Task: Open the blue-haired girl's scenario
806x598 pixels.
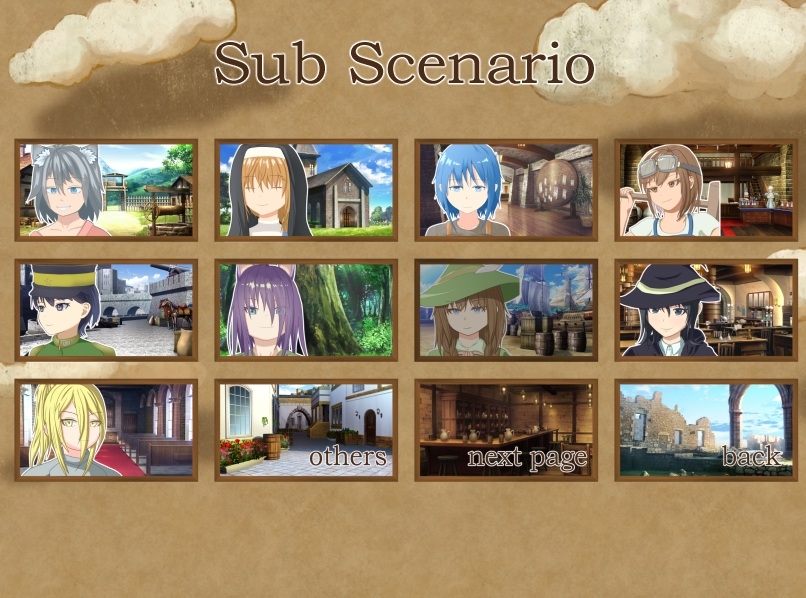Action: [506, 190]
